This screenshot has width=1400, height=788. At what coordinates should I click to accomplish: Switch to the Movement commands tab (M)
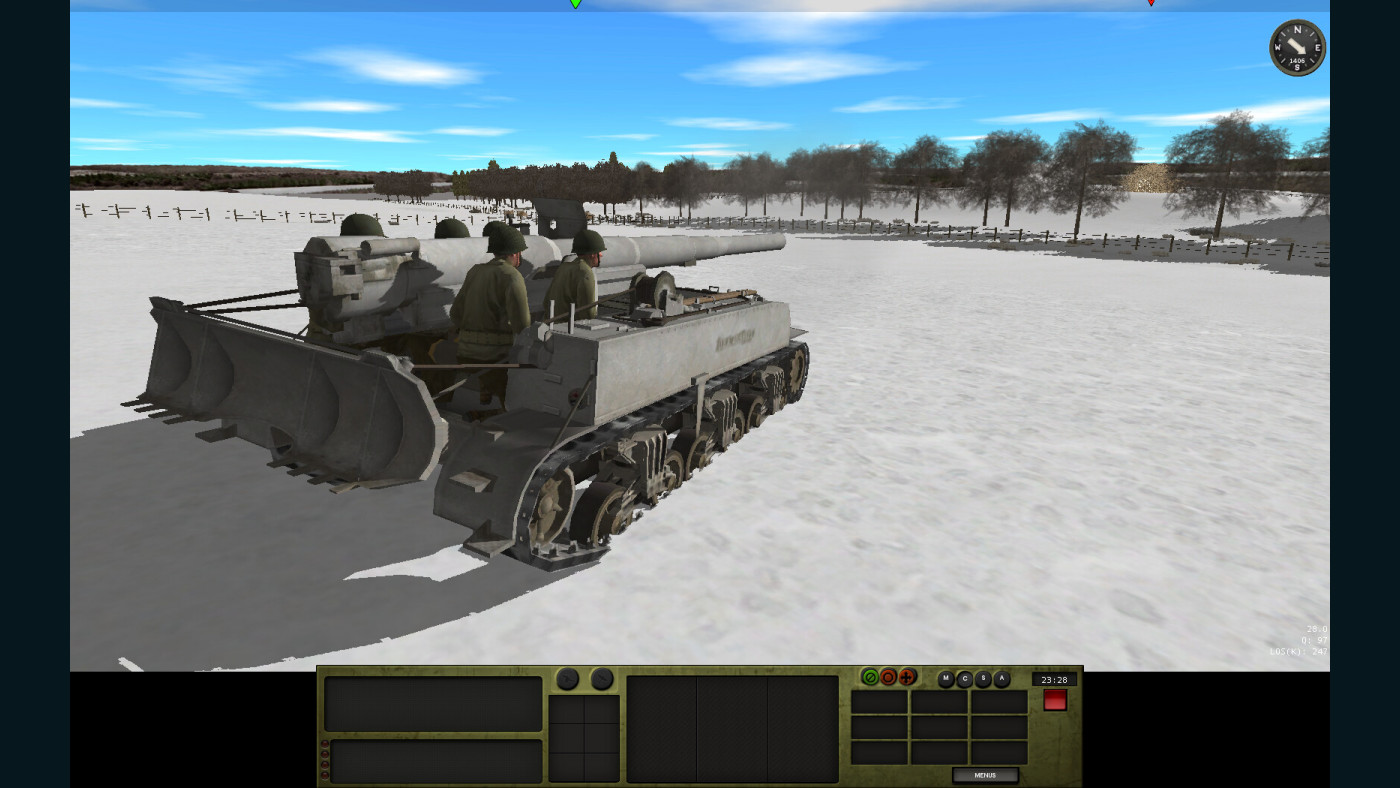coord(944,678)
